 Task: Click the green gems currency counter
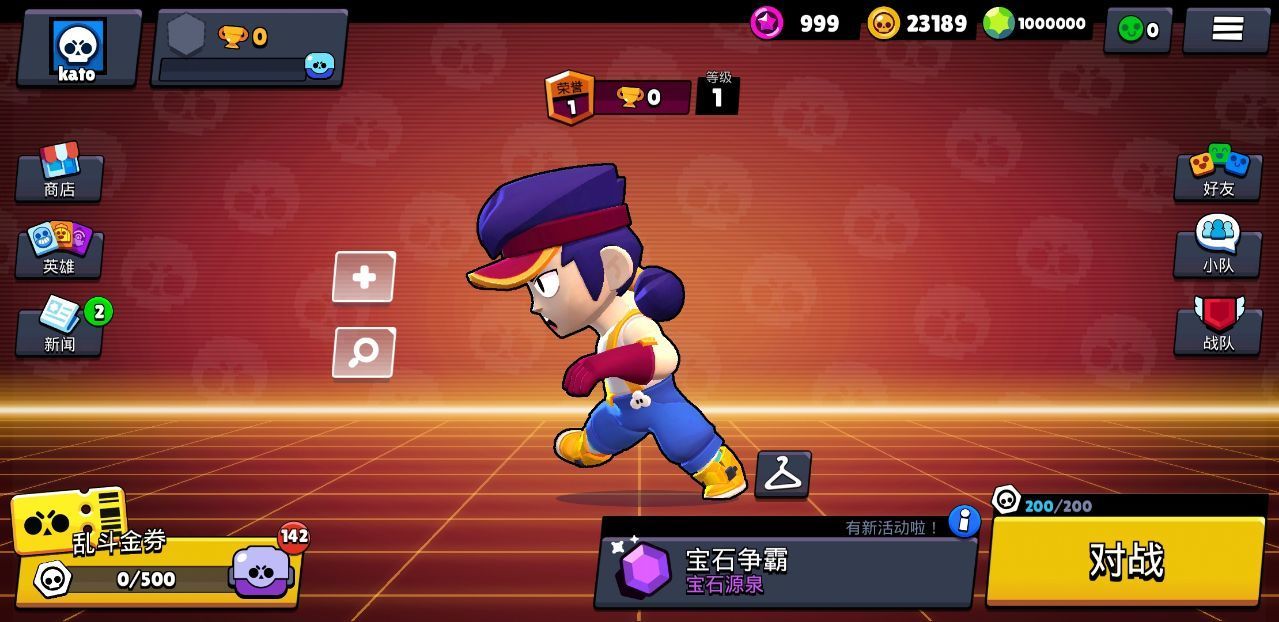coord(1036,24)
